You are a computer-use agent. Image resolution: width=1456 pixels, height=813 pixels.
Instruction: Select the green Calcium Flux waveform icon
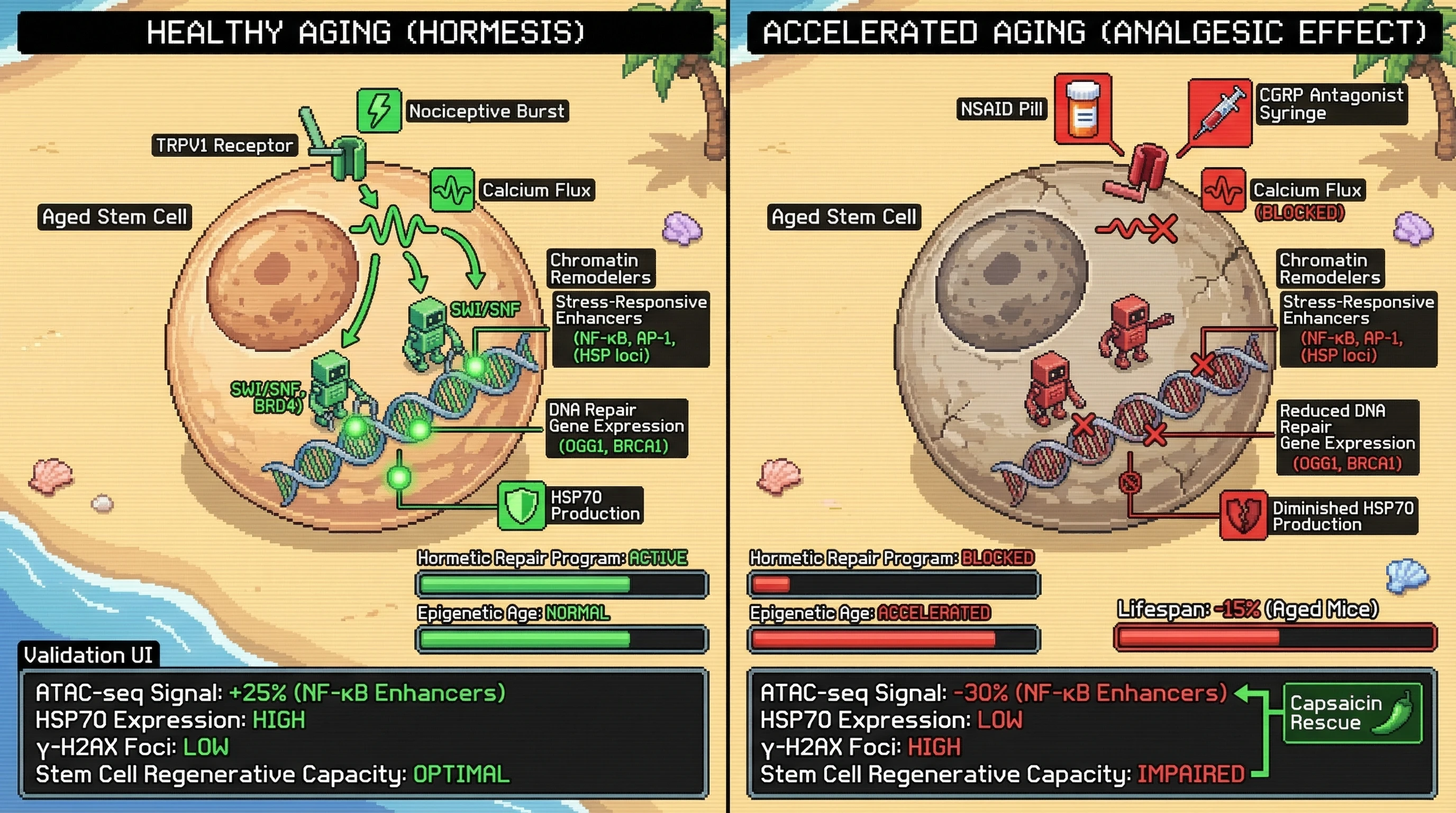click(452, 190)
